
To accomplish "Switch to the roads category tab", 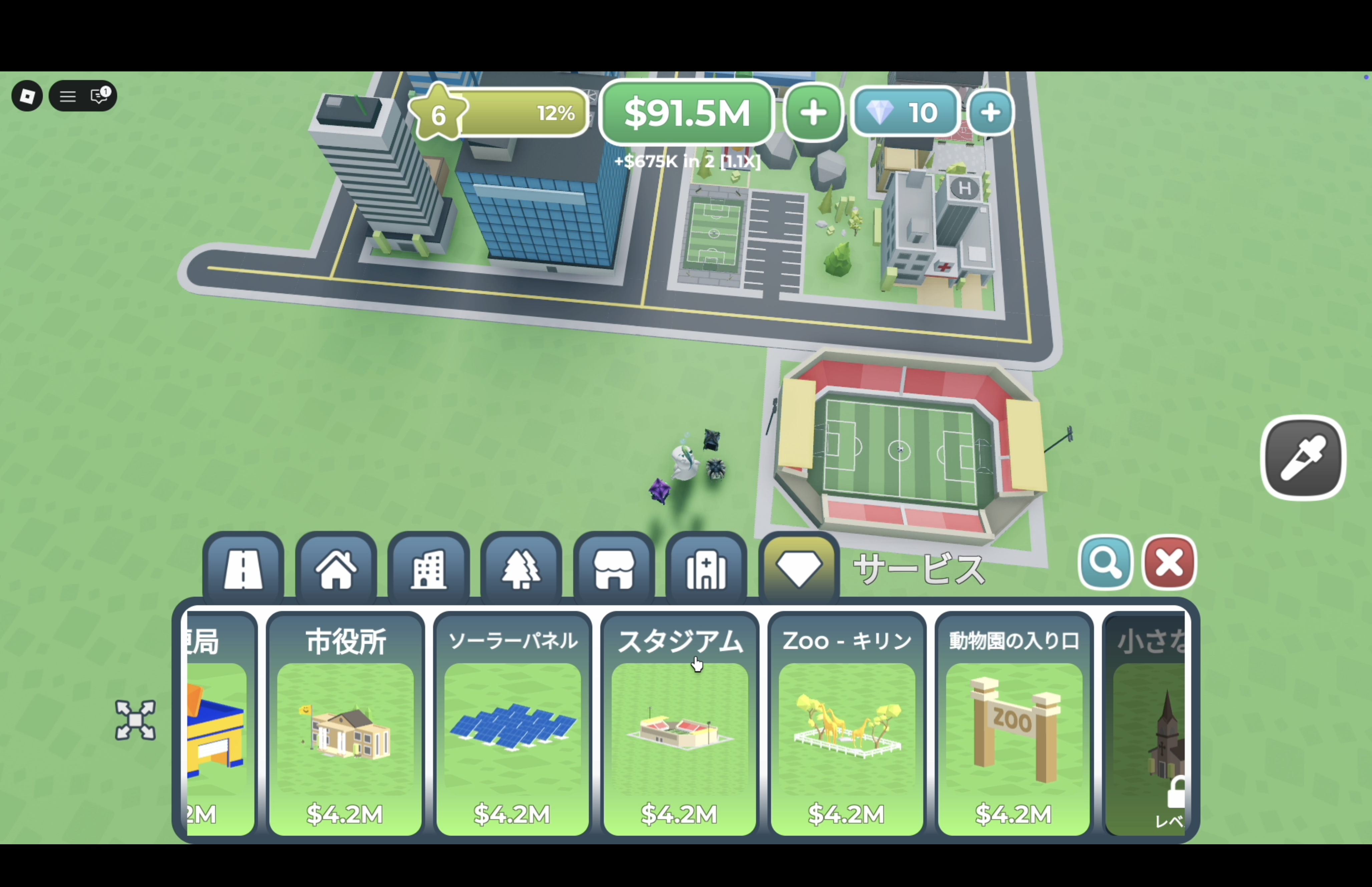I will pyautogui.click(x=243, y=569).
